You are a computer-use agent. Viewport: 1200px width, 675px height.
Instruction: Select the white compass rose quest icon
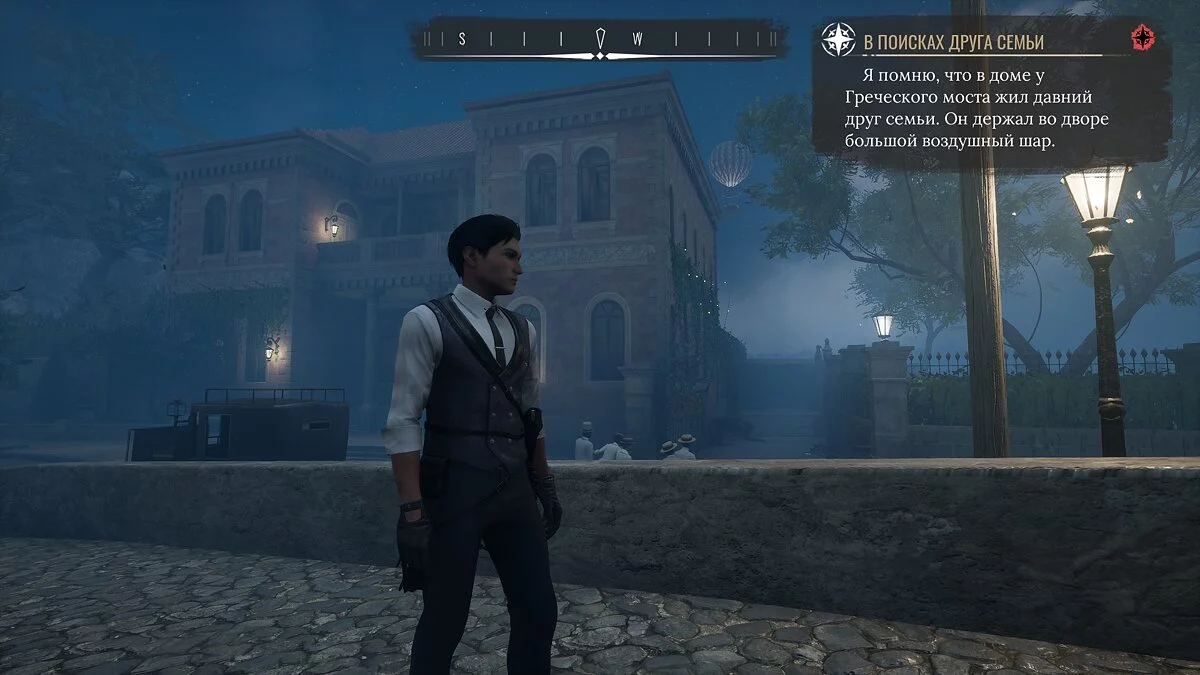838,40
